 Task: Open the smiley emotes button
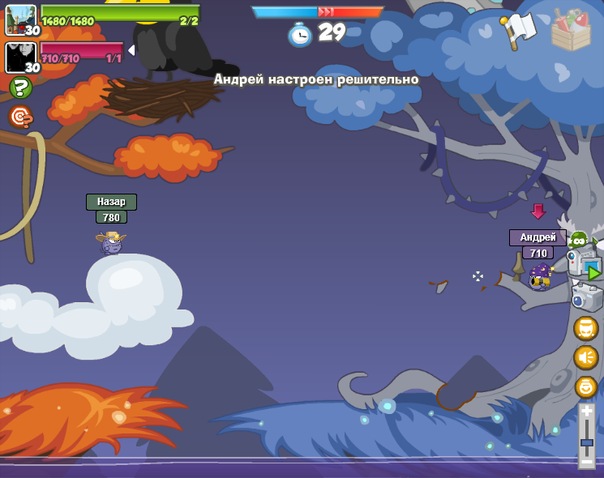(x=586, y=387)
